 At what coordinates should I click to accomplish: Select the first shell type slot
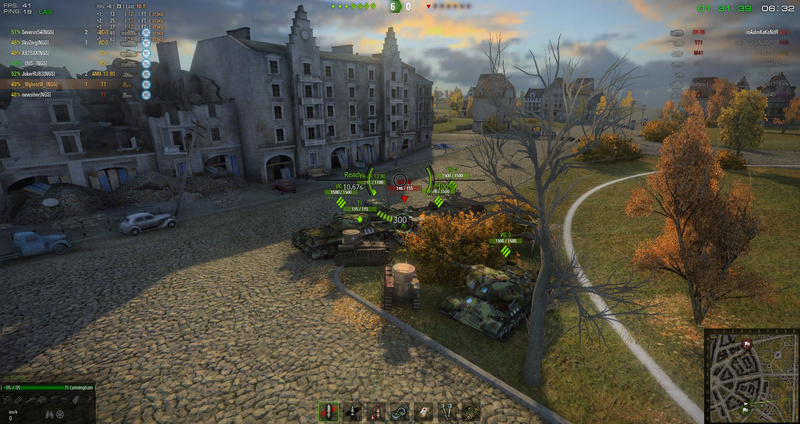pos(328,411)
